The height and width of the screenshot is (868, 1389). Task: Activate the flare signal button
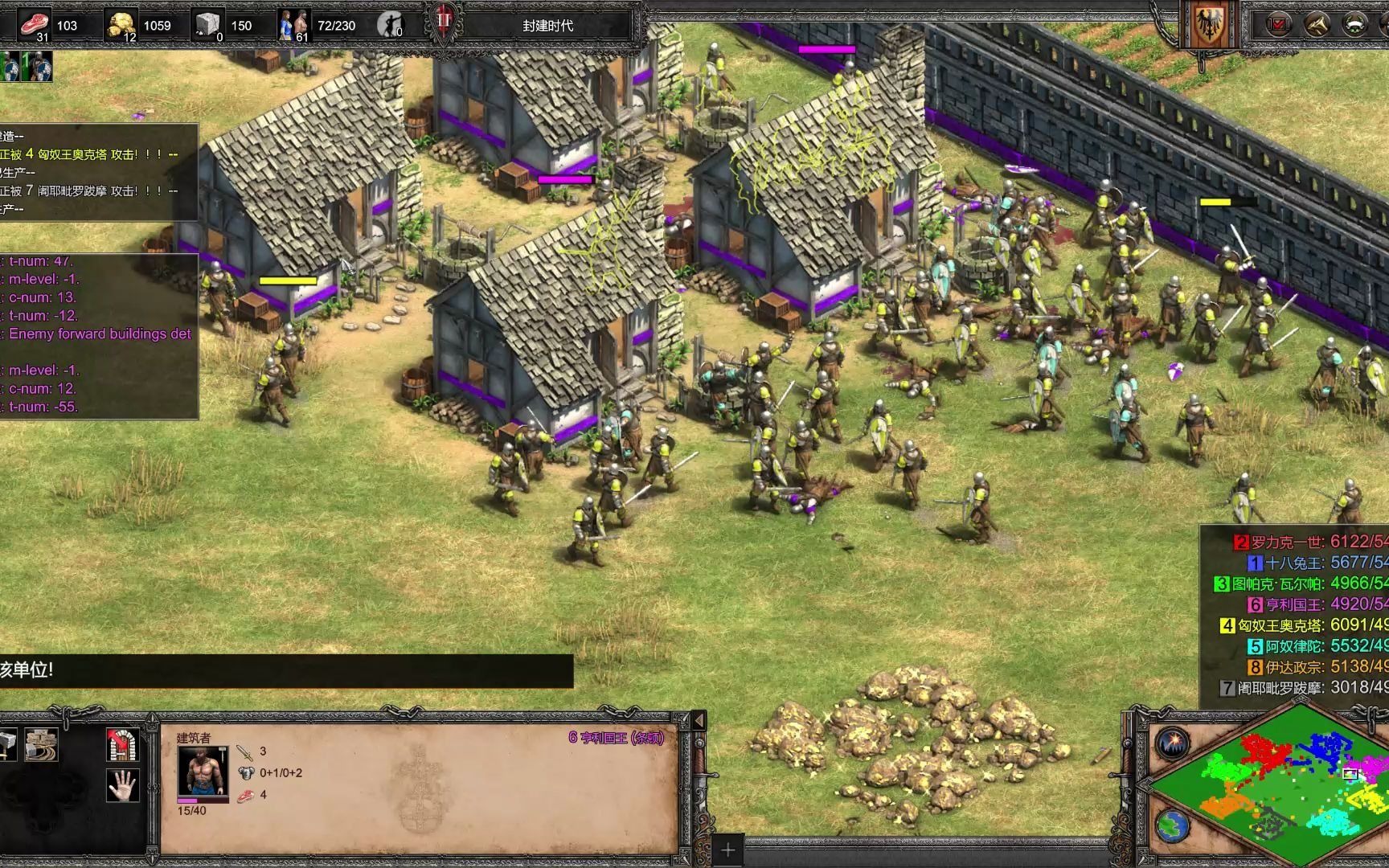pyautogui.click(x=1173, y=743)
